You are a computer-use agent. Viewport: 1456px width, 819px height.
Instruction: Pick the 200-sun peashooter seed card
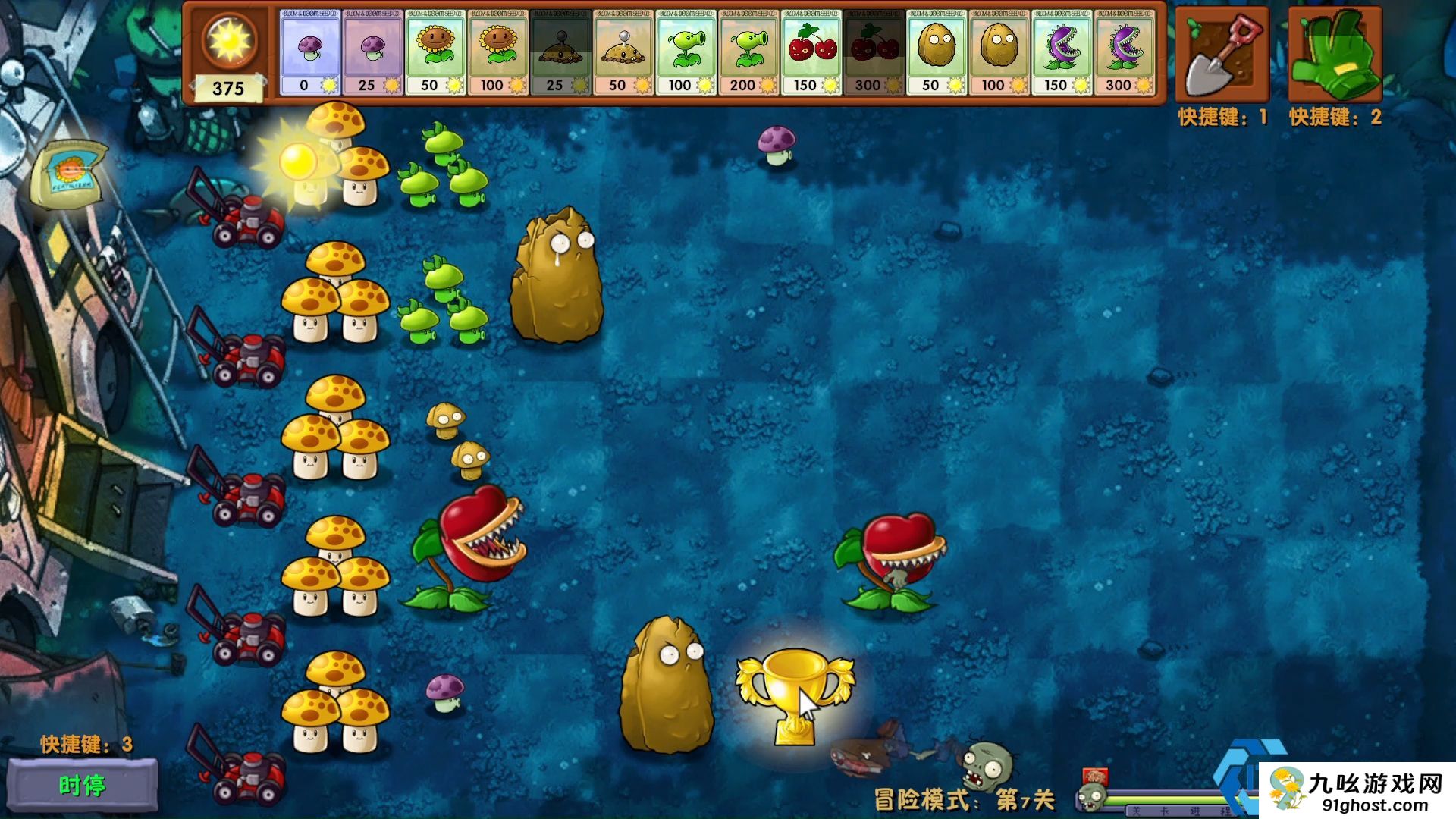pos(749,52)
